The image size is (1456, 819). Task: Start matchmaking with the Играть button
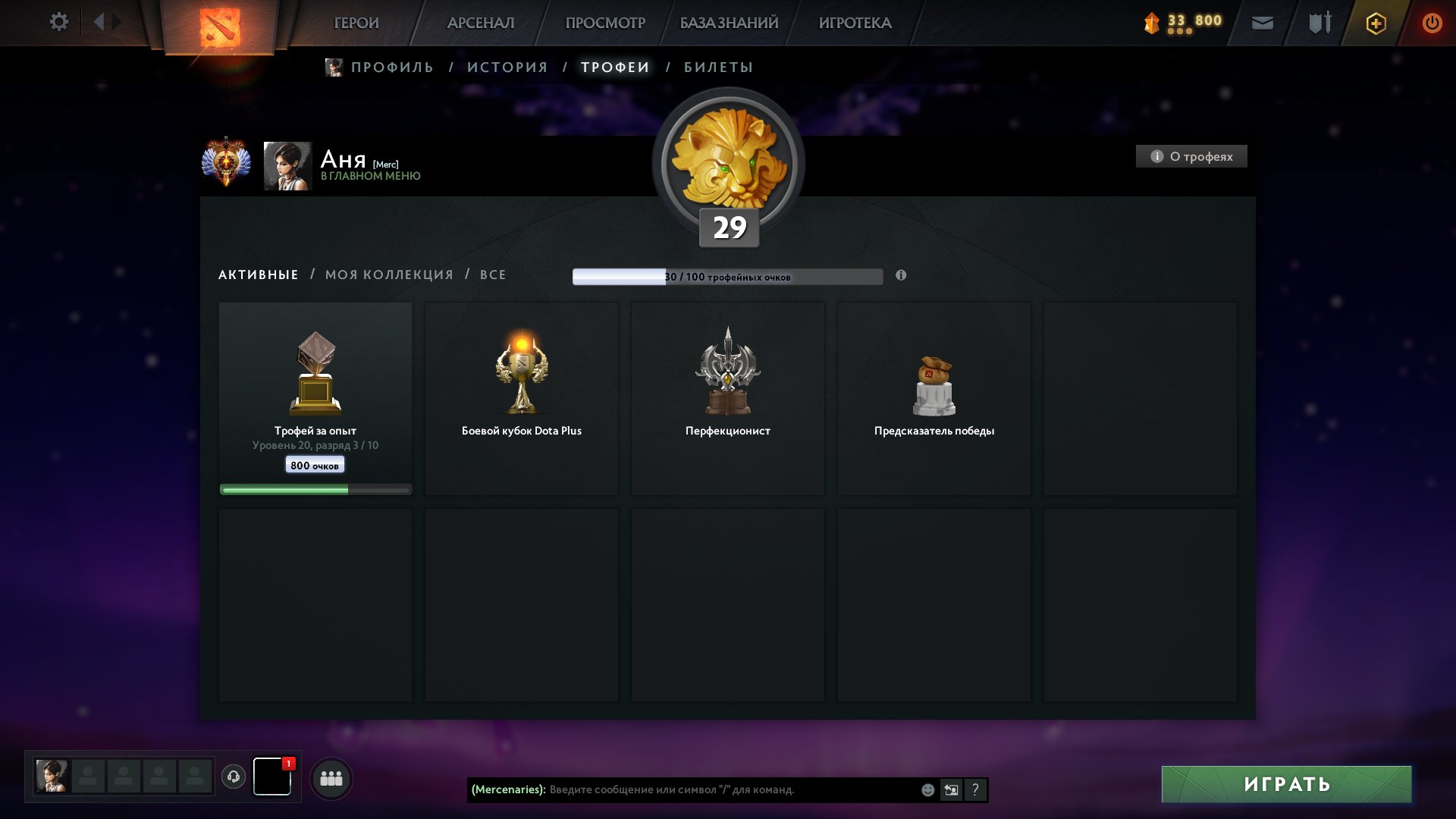coord(1286,784)
